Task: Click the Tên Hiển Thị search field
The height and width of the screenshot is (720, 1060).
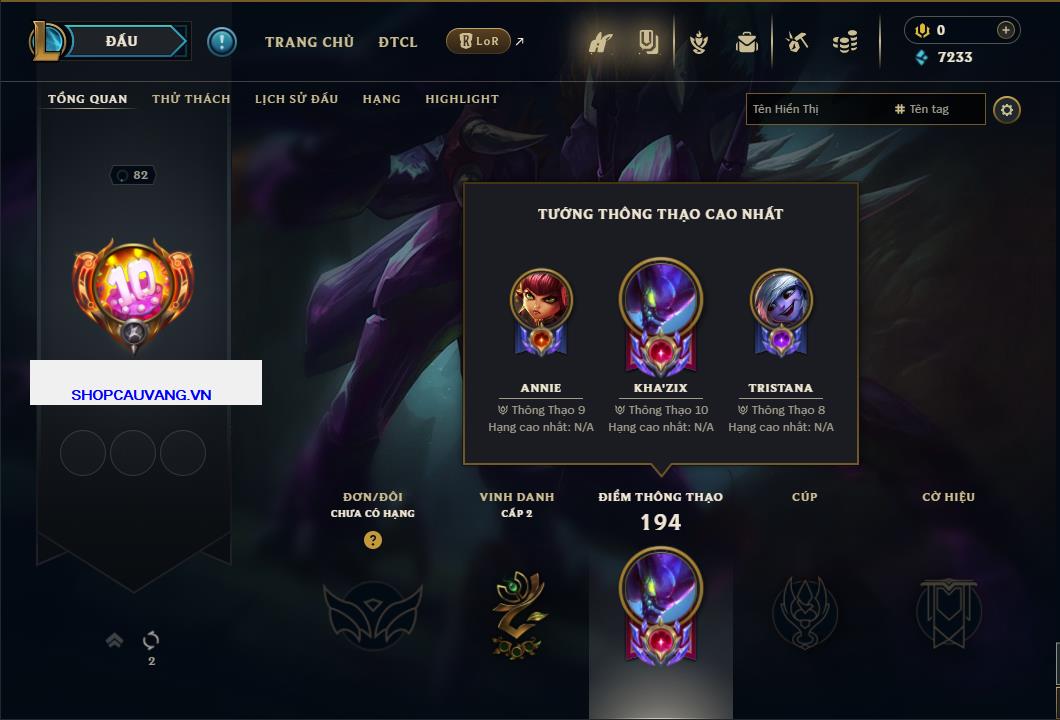Action: tap(815, 109)
